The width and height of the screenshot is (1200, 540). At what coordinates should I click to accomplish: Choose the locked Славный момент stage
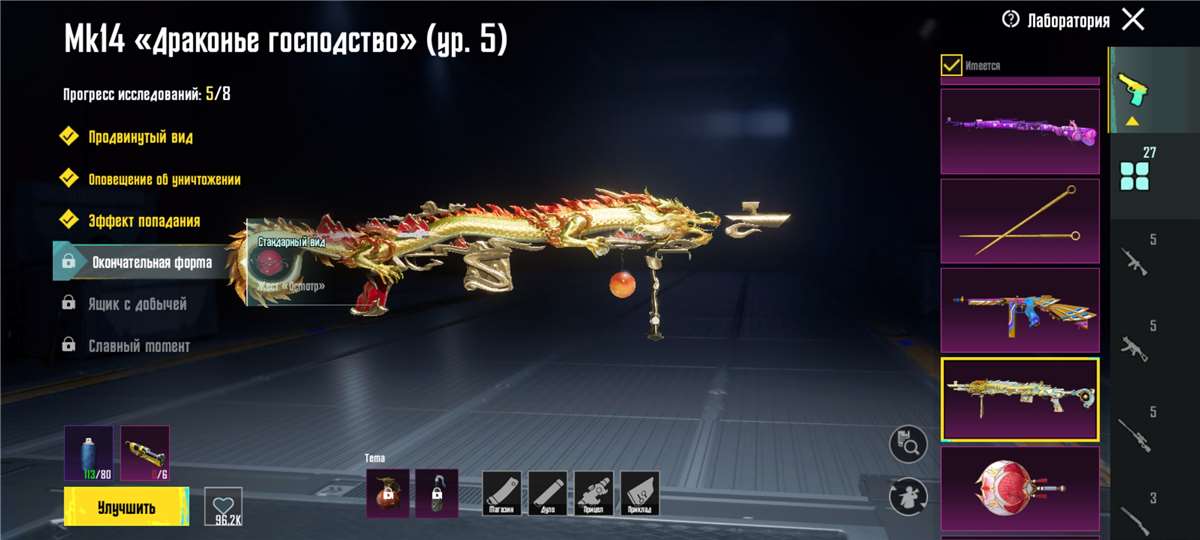[139, 346]
